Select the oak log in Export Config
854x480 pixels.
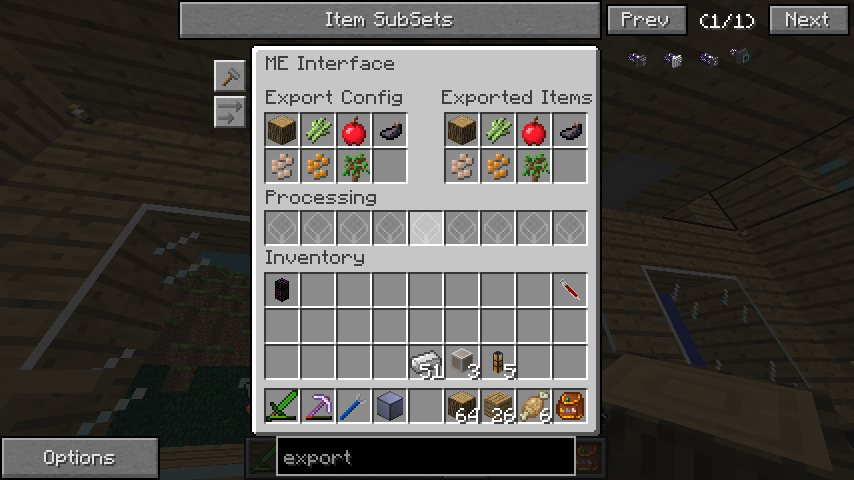[x=282, y=130]
